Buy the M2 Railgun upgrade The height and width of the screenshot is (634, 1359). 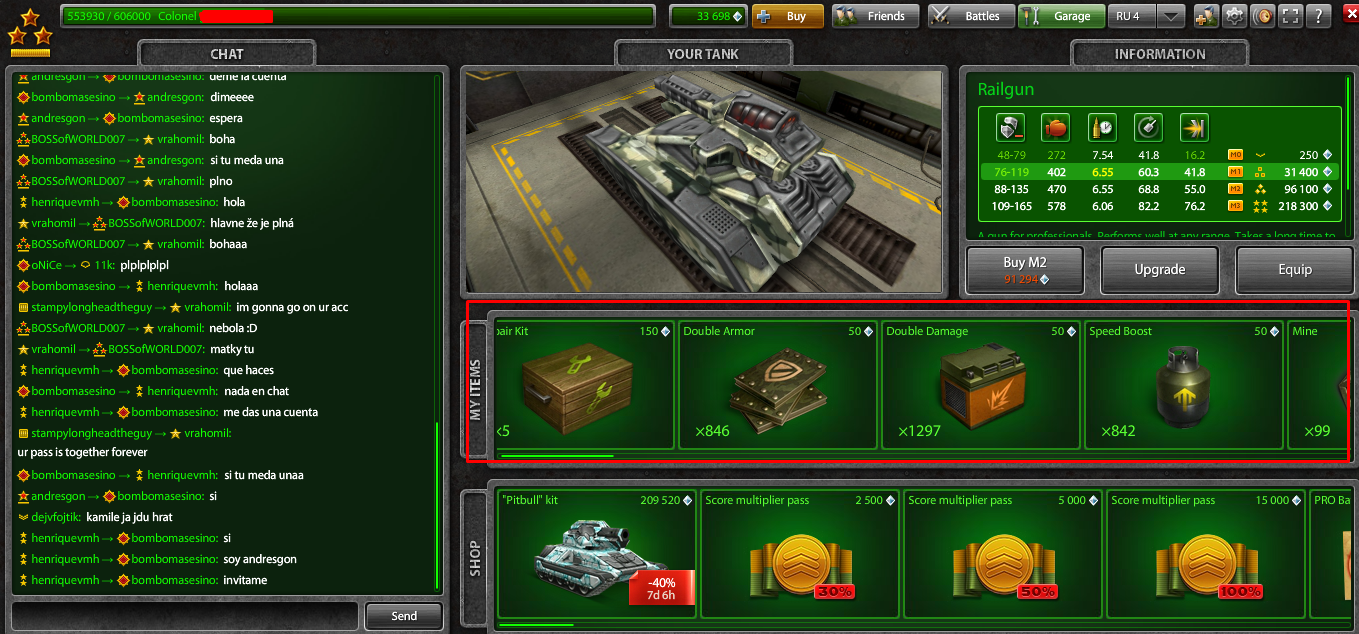pos(1027,270)
